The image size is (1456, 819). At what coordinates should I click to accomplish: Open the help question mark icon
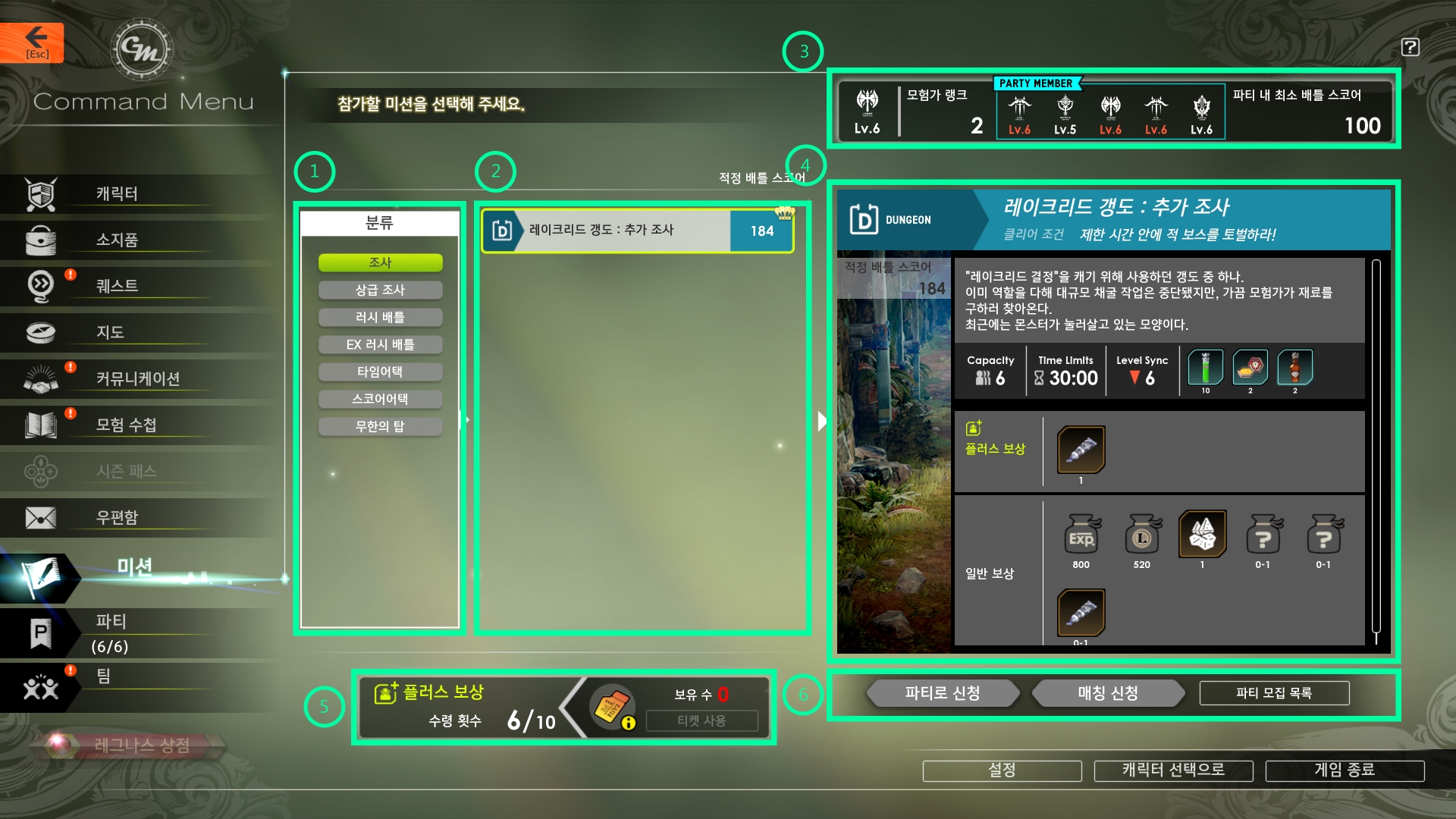coord(1410,47)
